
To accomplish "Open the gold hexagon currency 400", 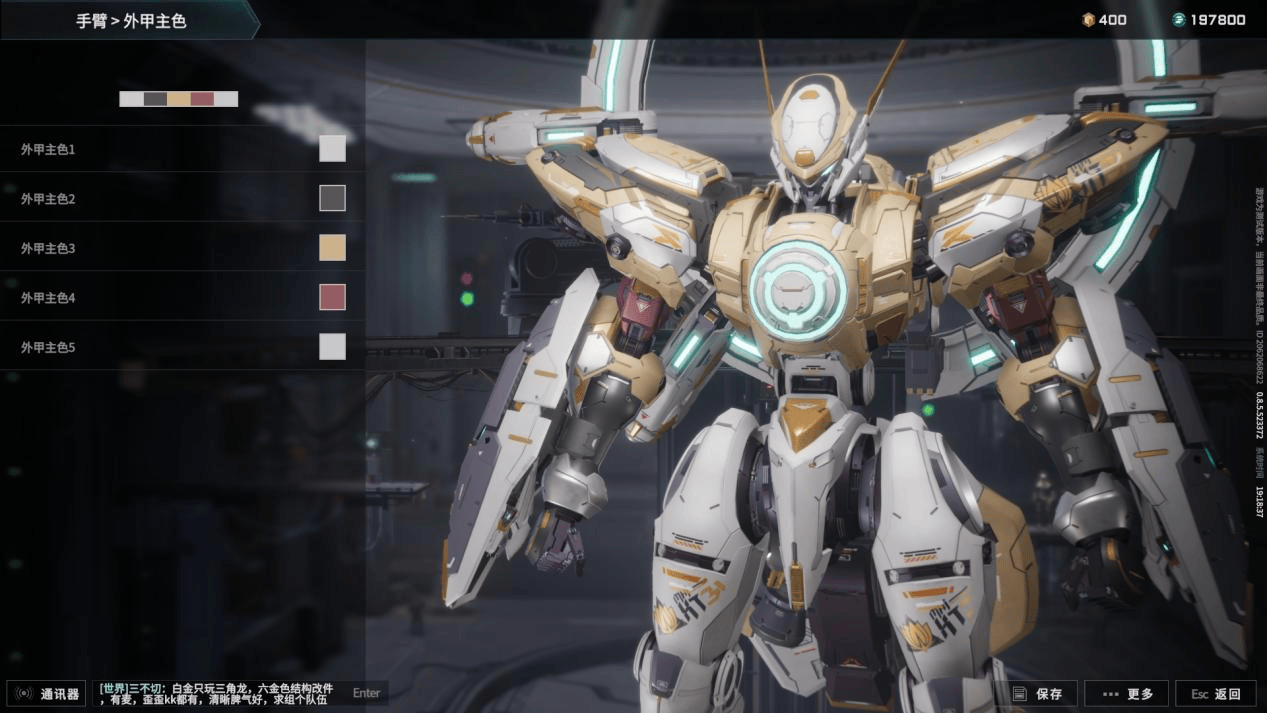I will pyautogui.click(x=1104, y=20).
